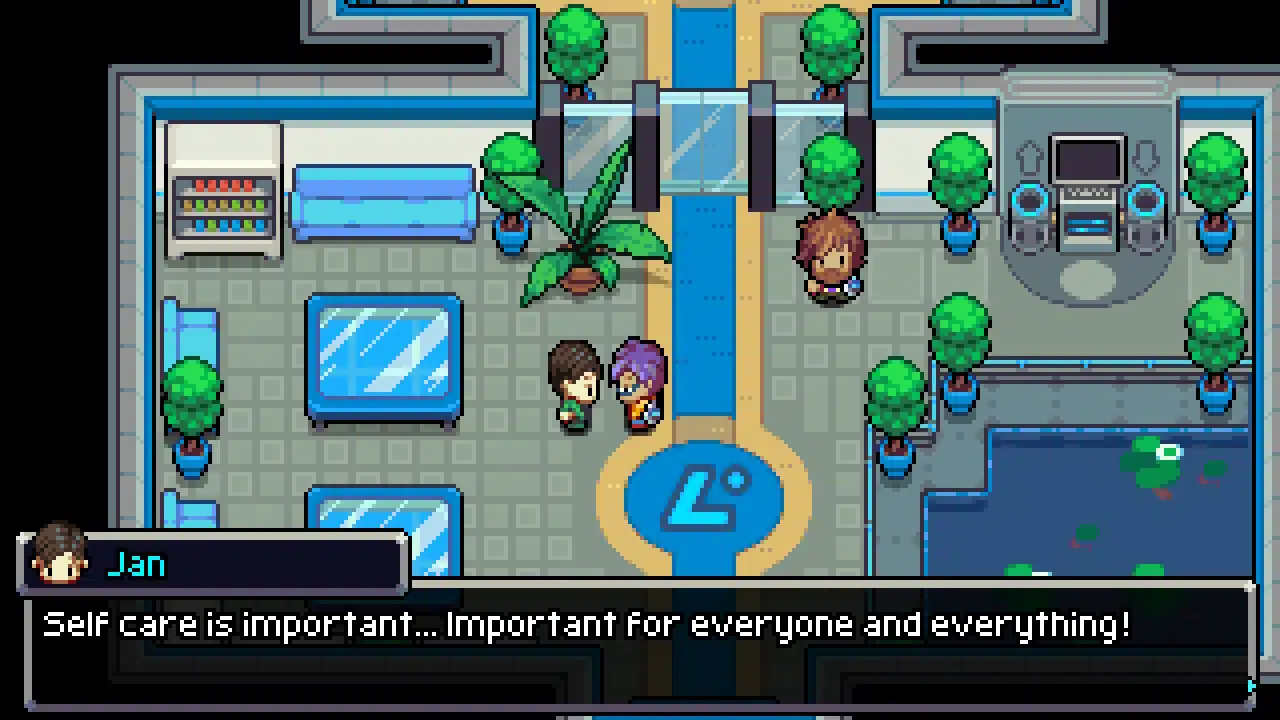Advance the dialogue via the cyan arrow

(x=1251, y=686)
